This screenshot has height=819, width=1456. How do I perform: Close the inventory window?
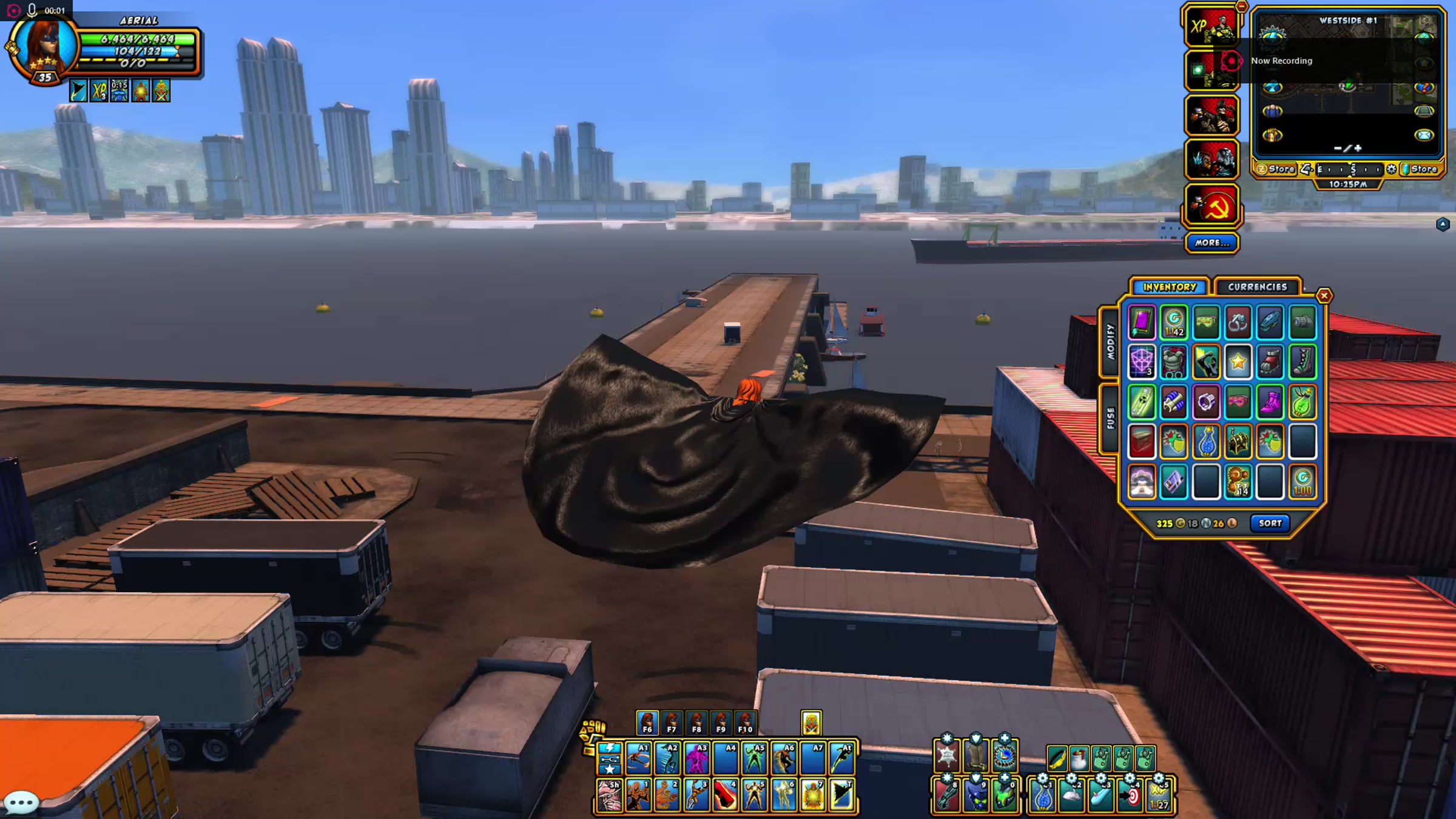(1324, 295)
